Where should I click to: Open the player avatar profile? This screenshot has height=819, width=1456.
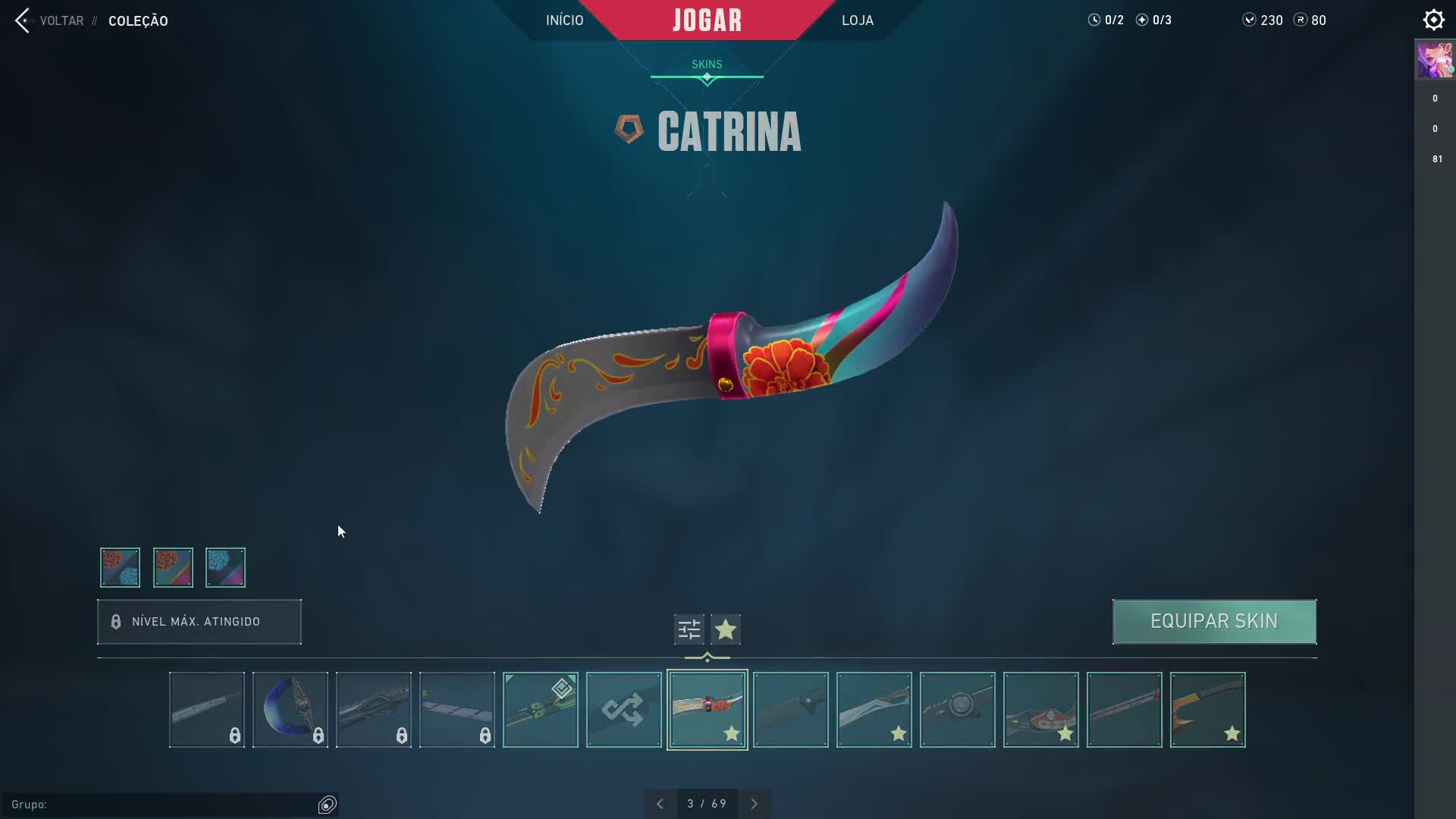(x=1434, y=60)
